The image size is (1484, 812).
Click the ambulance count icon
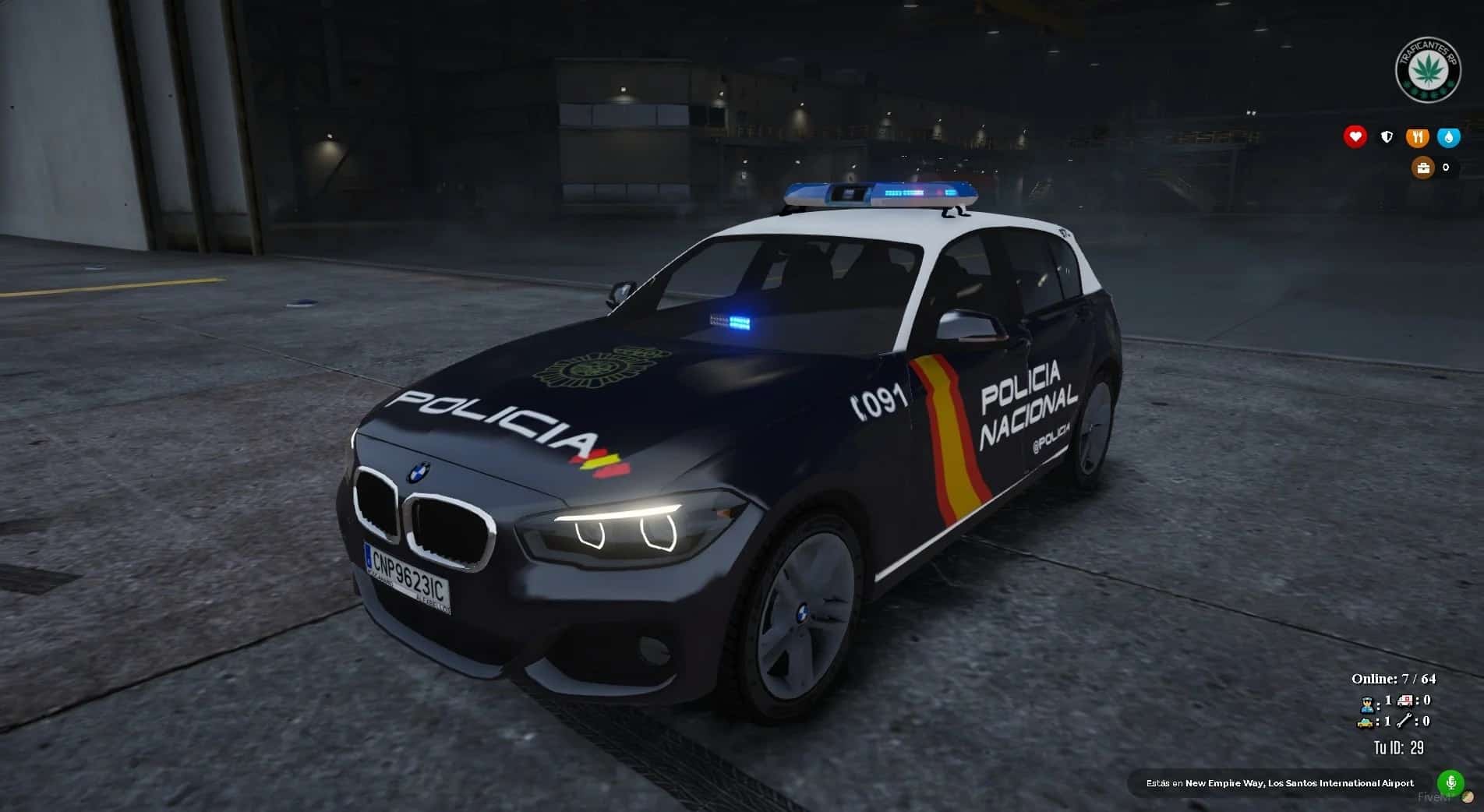pyautogui.click(x=1405, y=701)
